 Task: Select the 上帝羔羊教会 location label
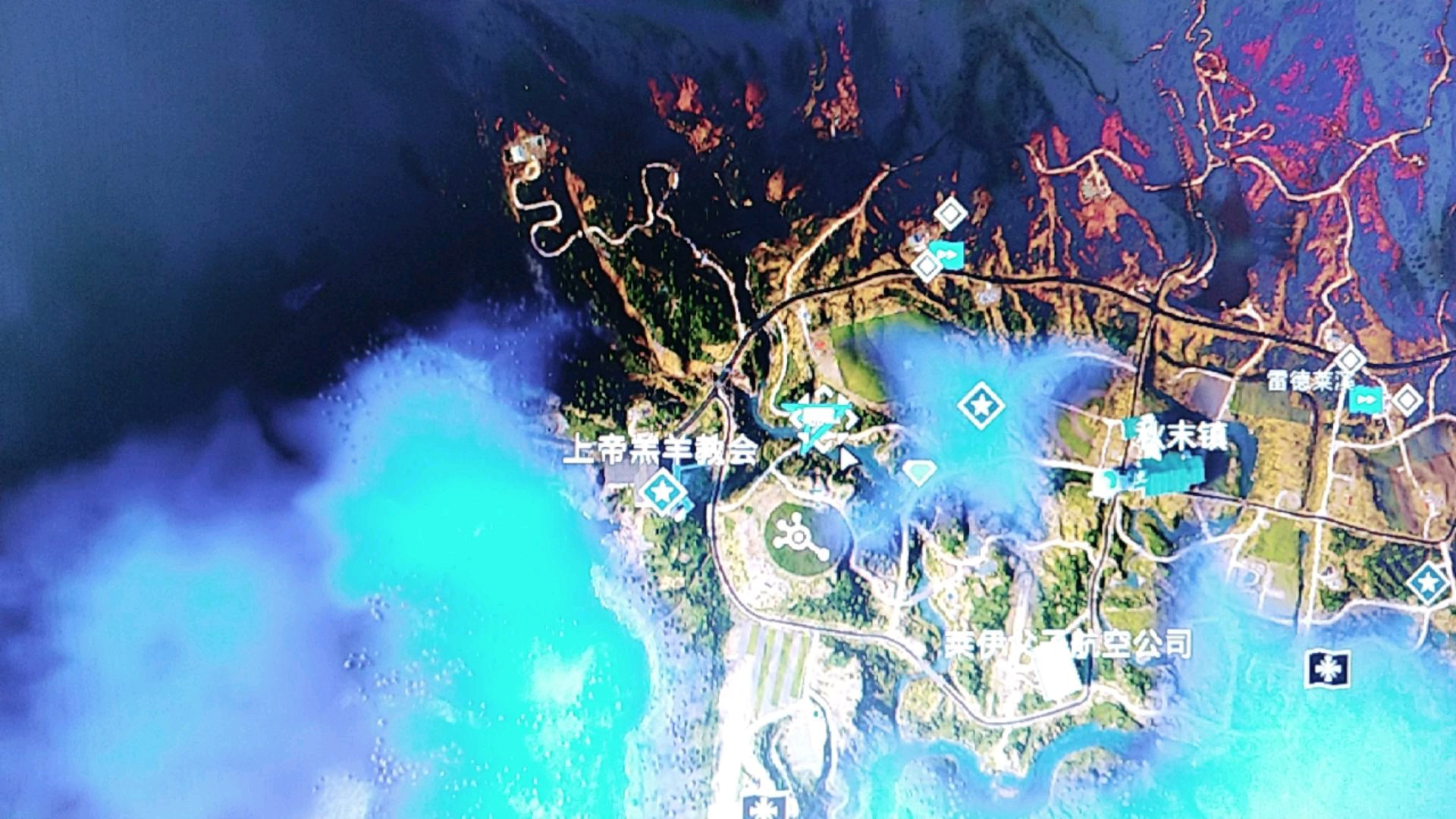point(660,450)
